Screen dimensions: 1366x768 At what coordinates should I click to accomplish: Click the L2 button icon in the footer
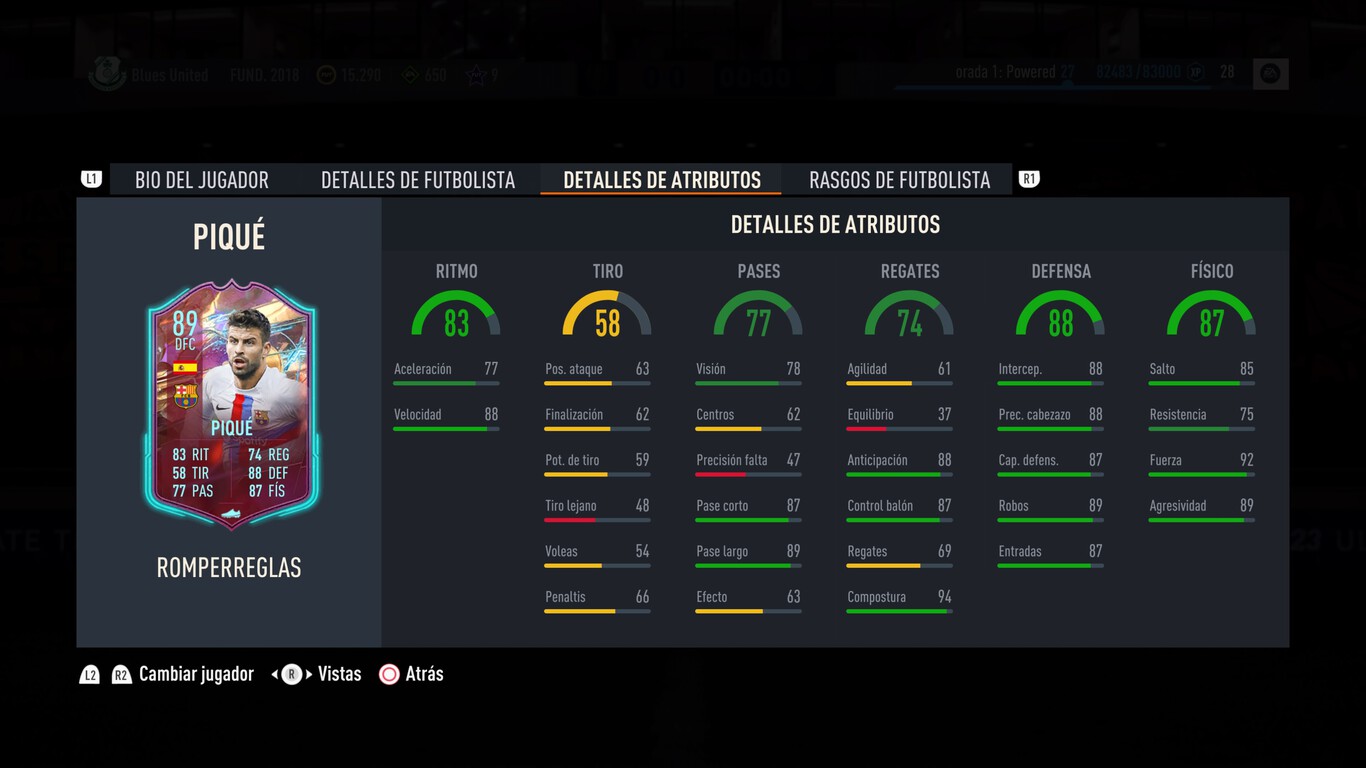(90, 674)
